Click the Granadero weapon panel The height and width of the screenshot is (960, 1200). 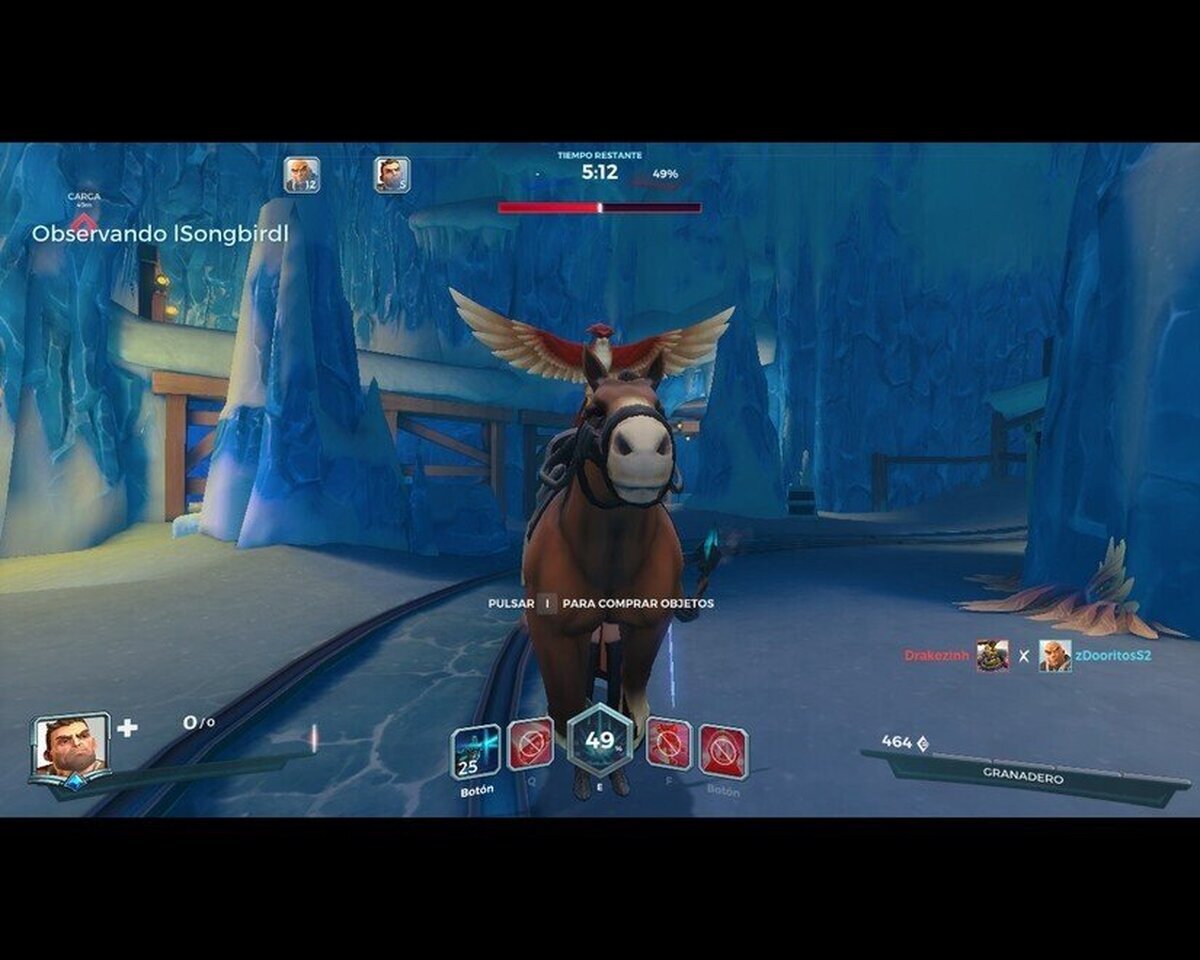pyautogui.click(x=1023, y=777)
